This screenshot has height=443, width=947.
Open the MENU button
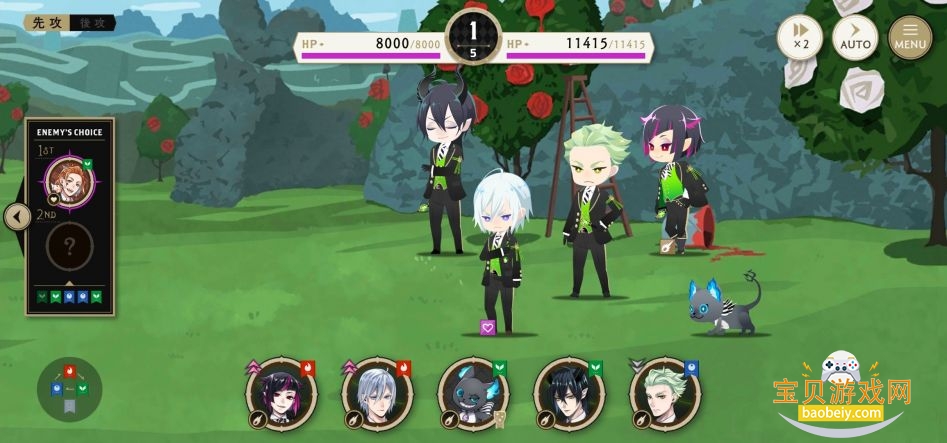click(910, 37)
